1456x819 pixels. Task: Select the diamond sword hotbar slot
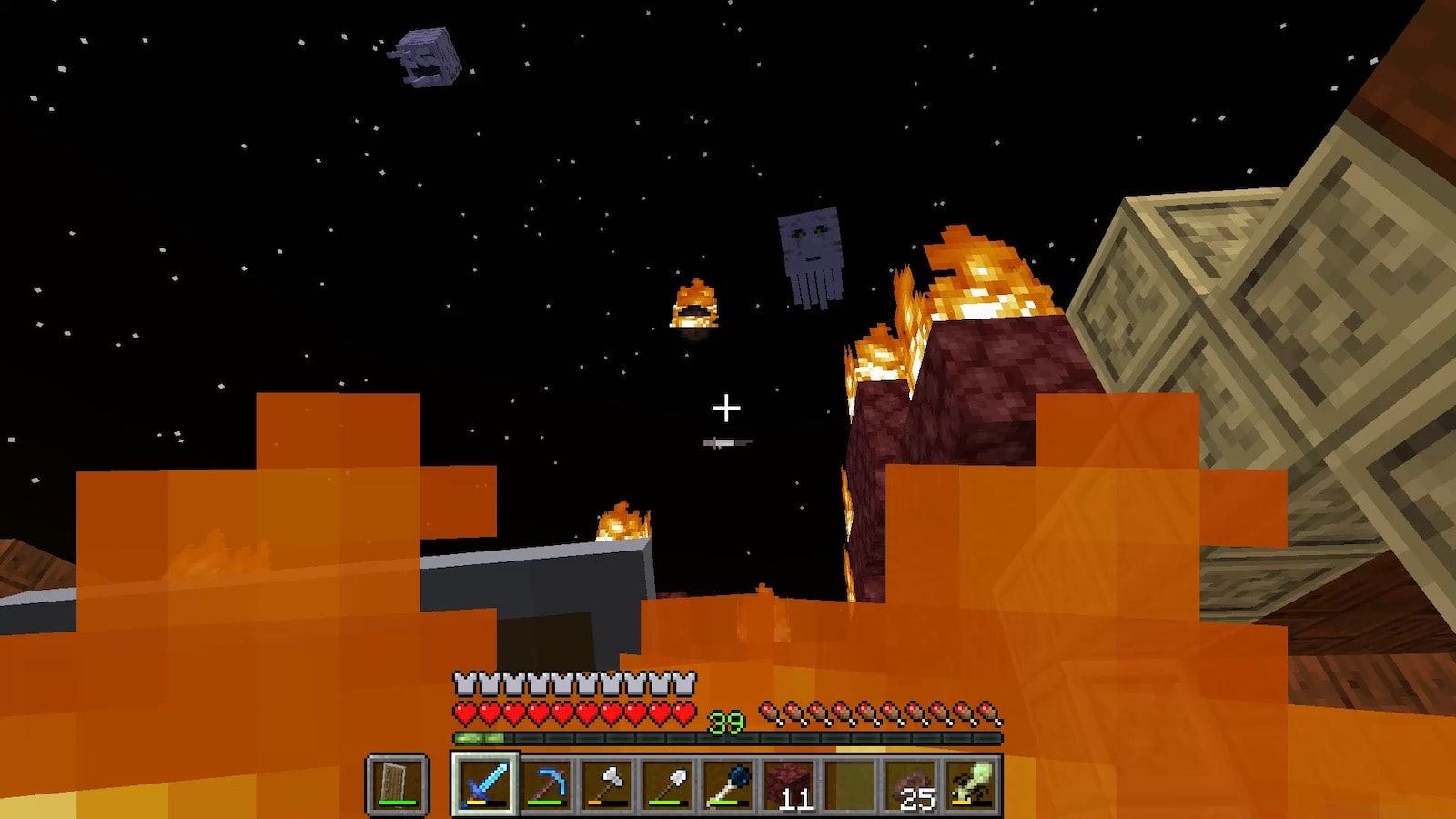[x=485, y=784]
